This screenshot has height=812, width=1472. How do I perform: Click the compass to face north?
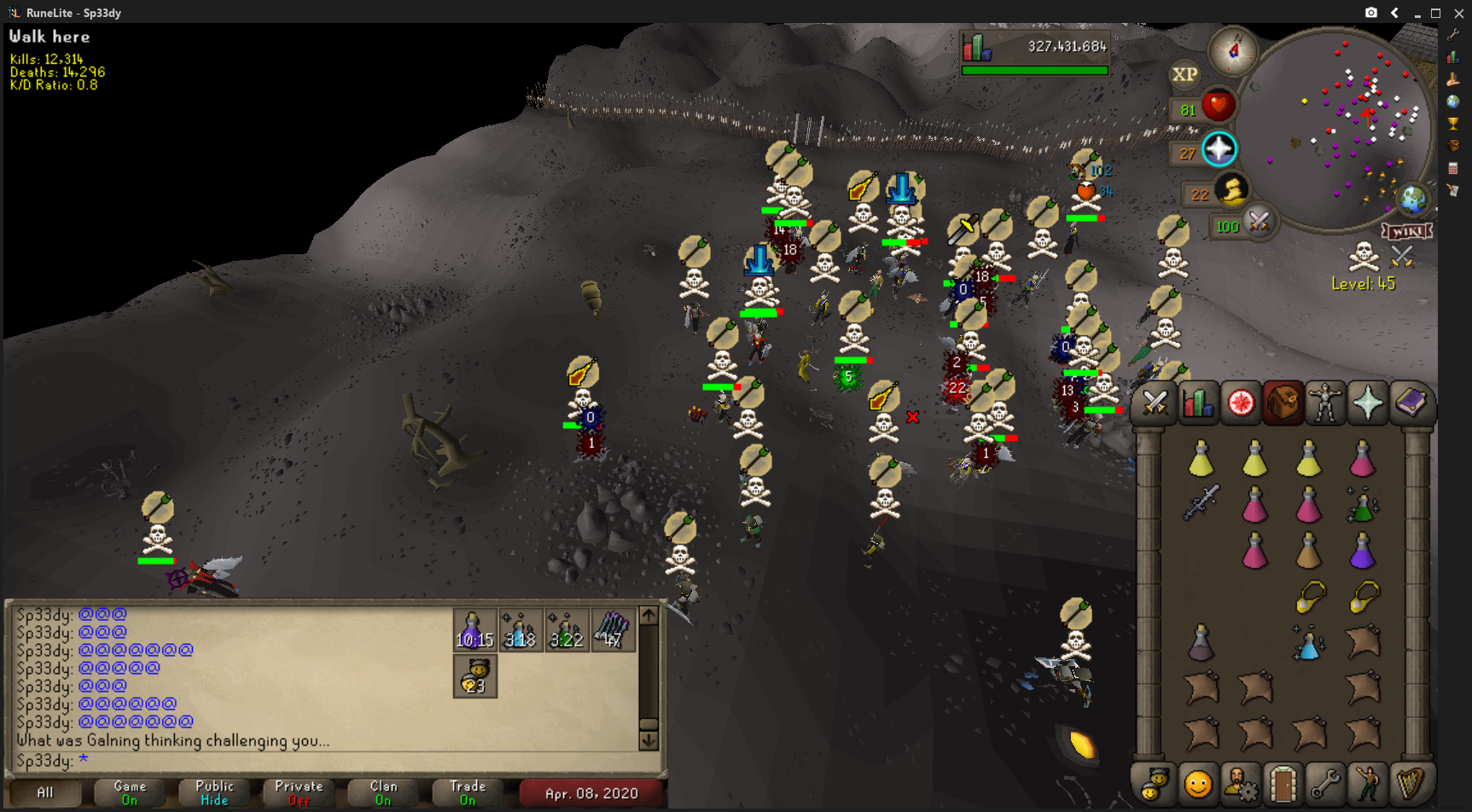point(1233,51)
